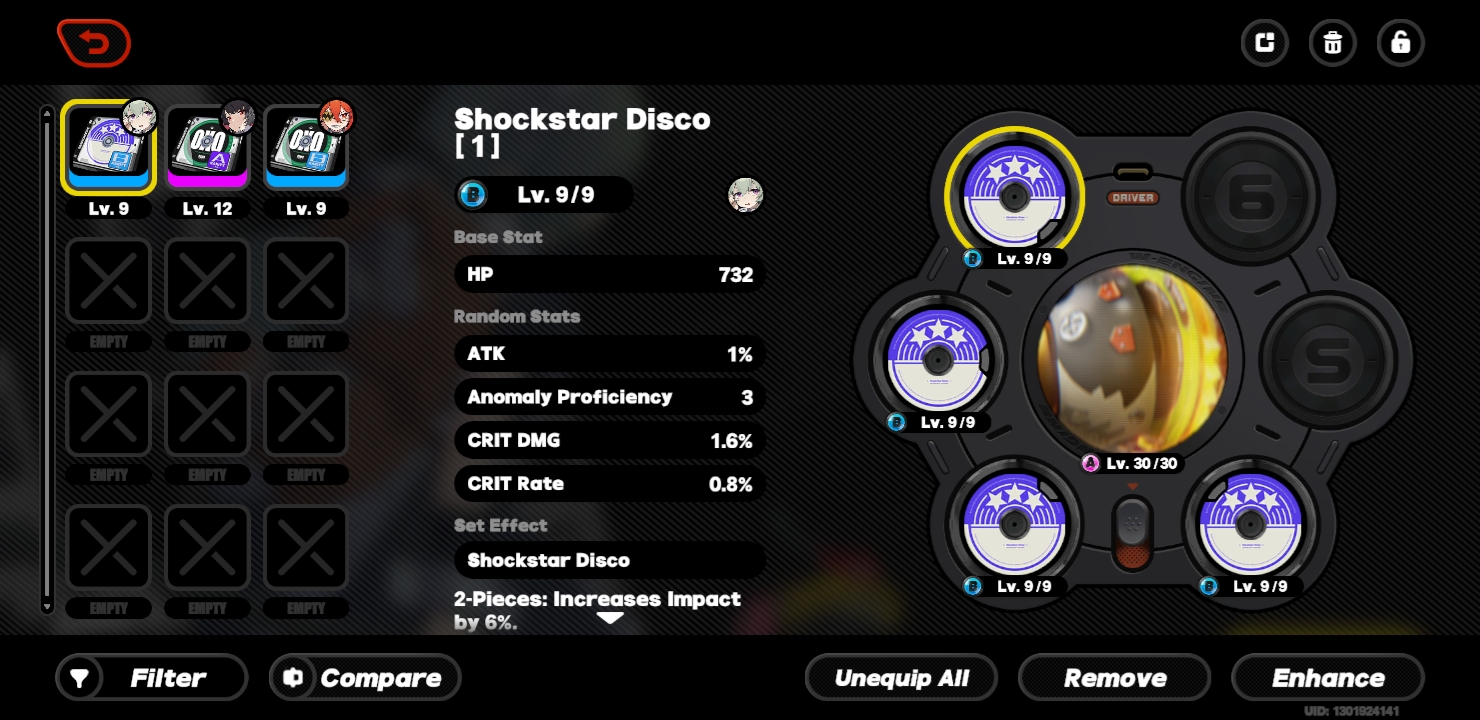
Task: Click the central W-Engine showing Lv. 30/30
Action: (x=1131, y=360)
